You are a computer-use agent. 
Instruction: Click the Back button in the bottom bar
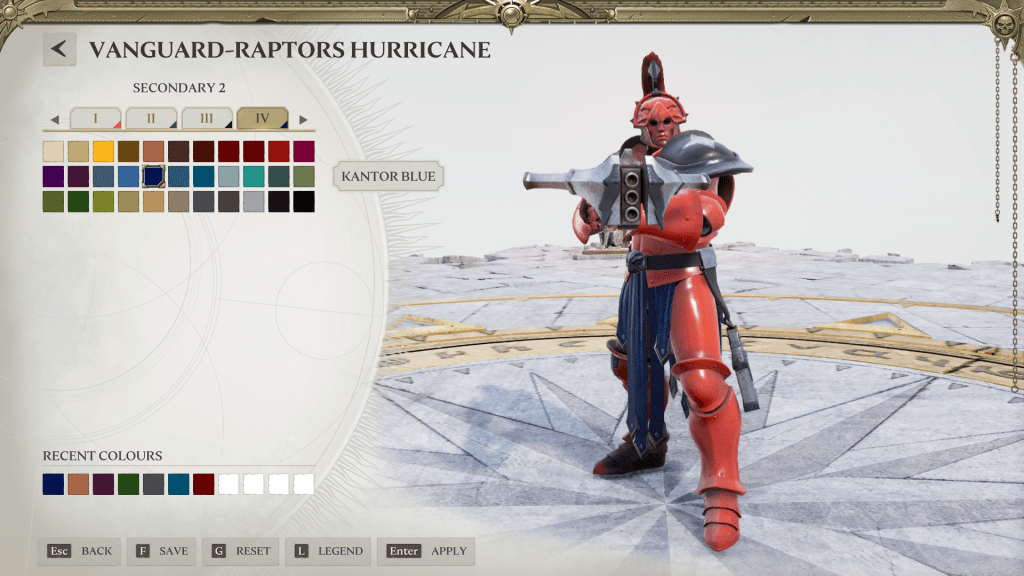click(80, 551)
